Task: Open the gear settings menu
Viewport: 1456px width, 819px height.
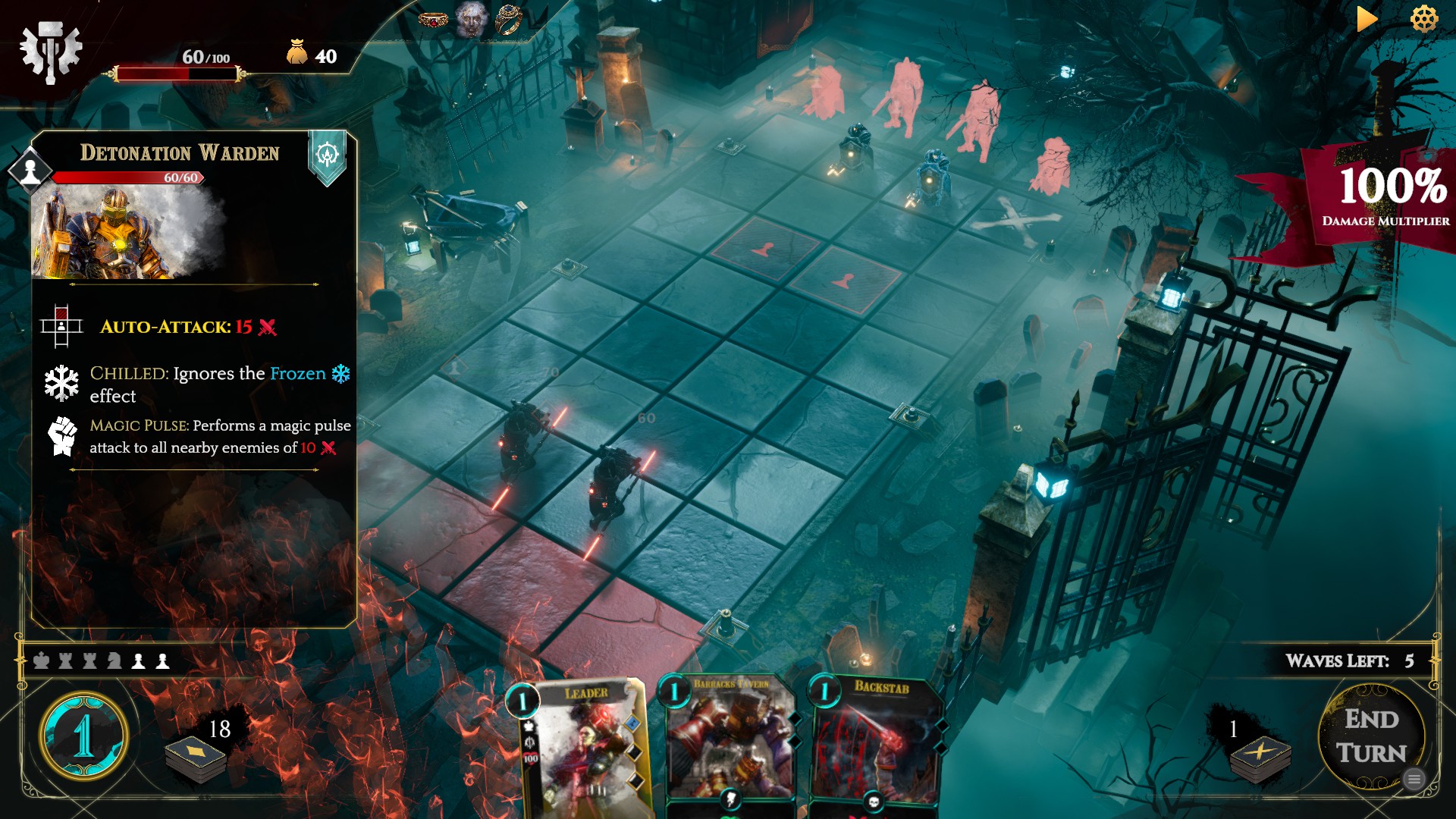Action: click(x=1424, y=19)
